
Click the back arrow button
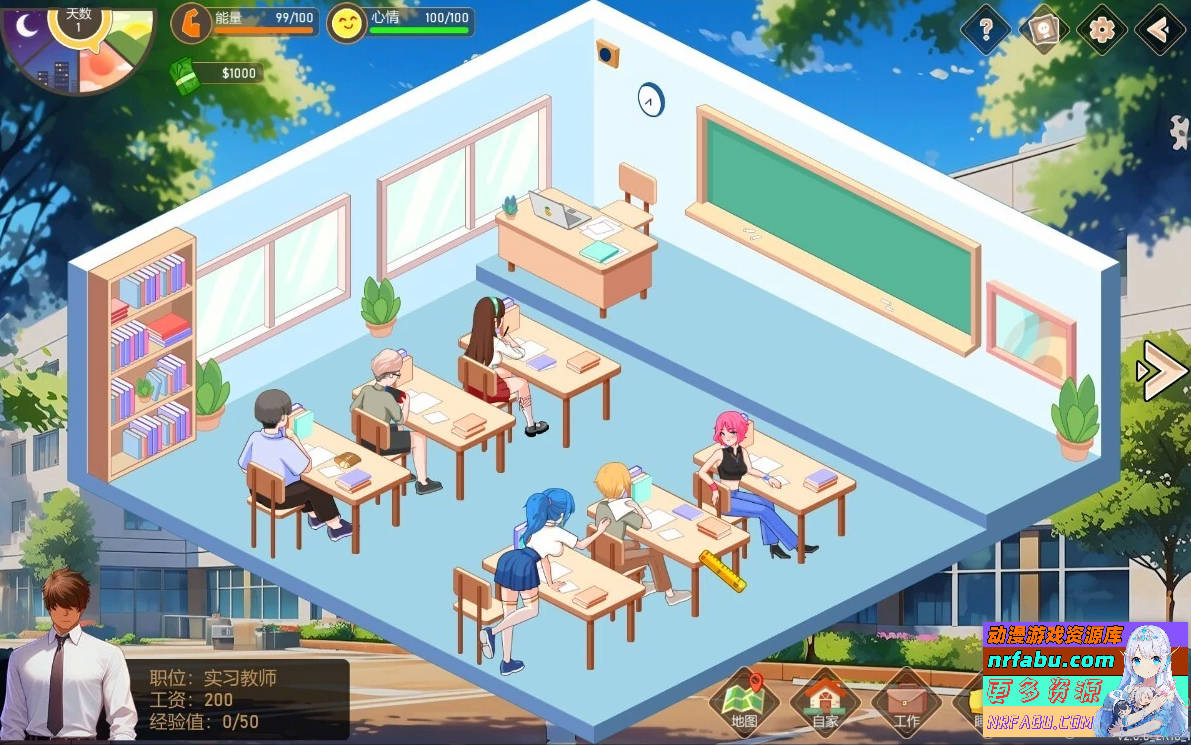point(1160,30)
